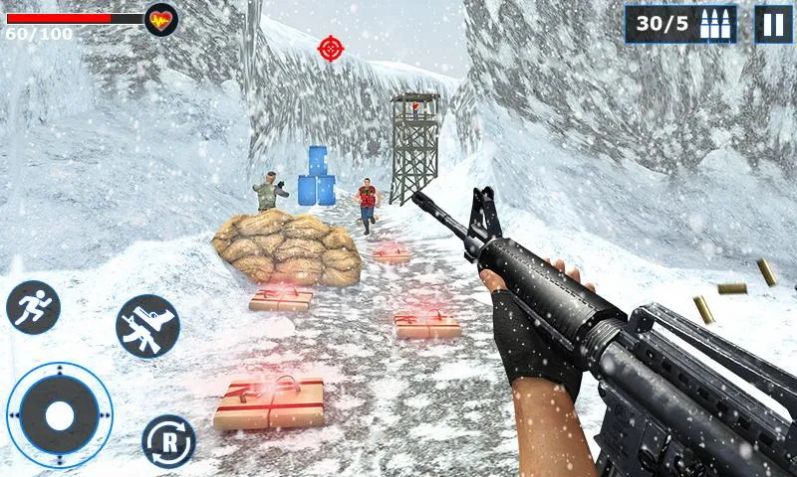Use the heart health-pack icon
This screenshot has width=797, height=477.
pos(161,20)
